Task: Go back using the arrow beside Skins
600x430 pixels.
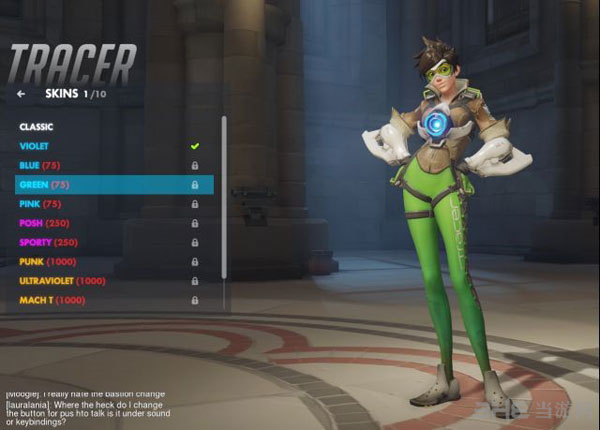Action: tap(21, 94)
